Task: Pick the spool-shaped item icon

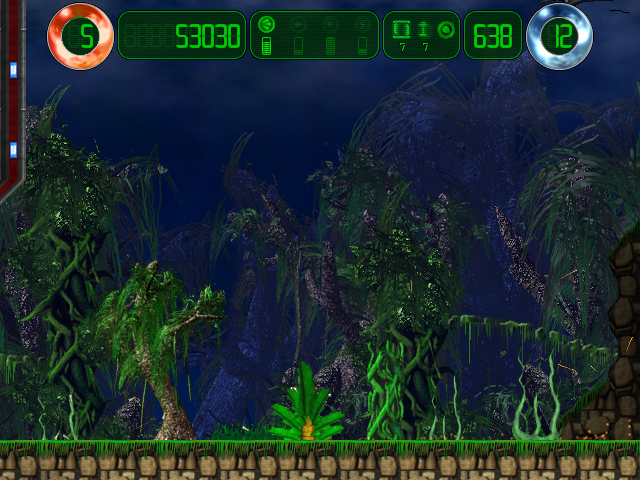Action: pos(424,27)
